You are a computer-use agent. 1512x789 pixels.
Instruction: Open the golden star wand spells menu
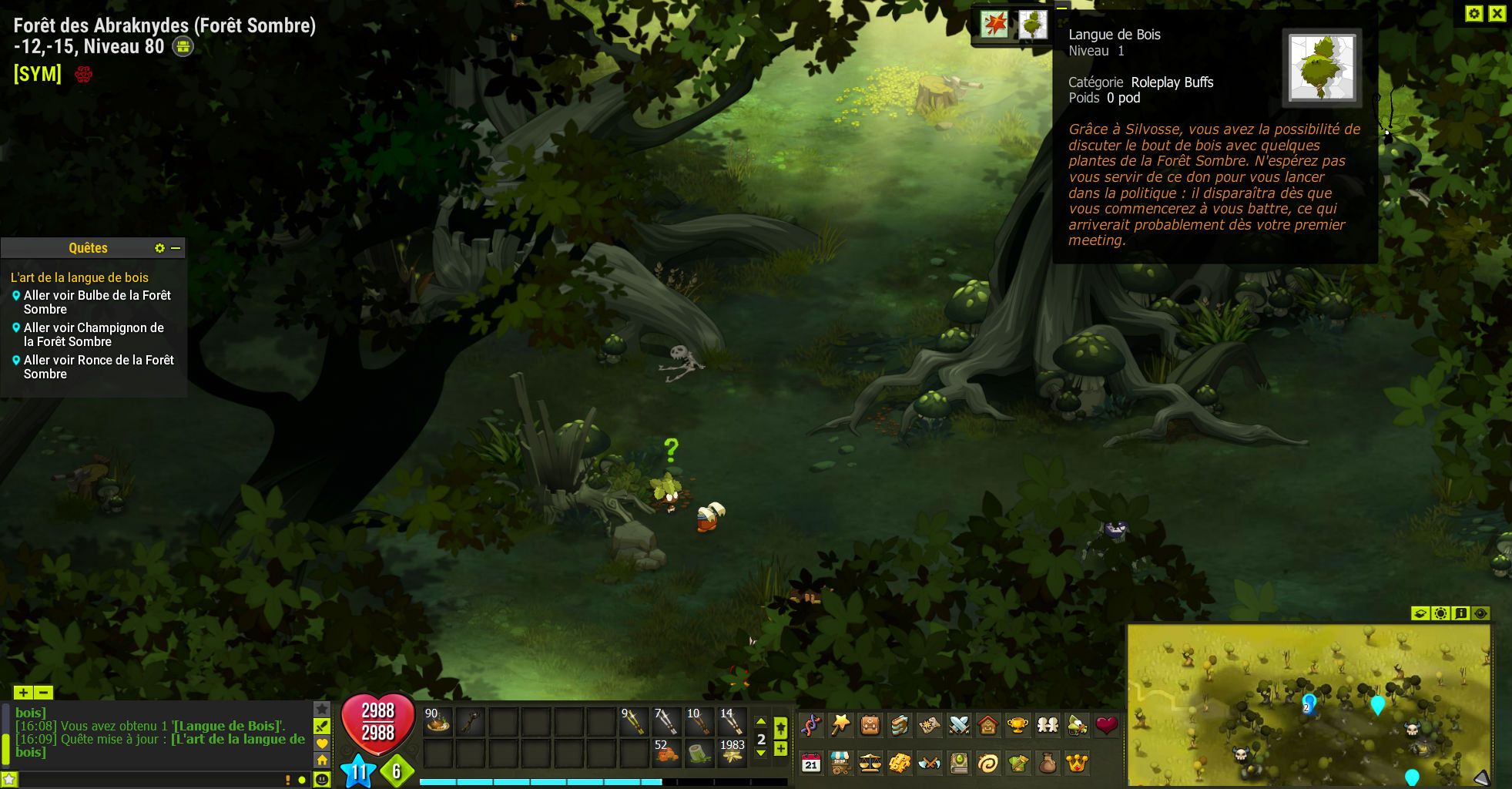840,725
